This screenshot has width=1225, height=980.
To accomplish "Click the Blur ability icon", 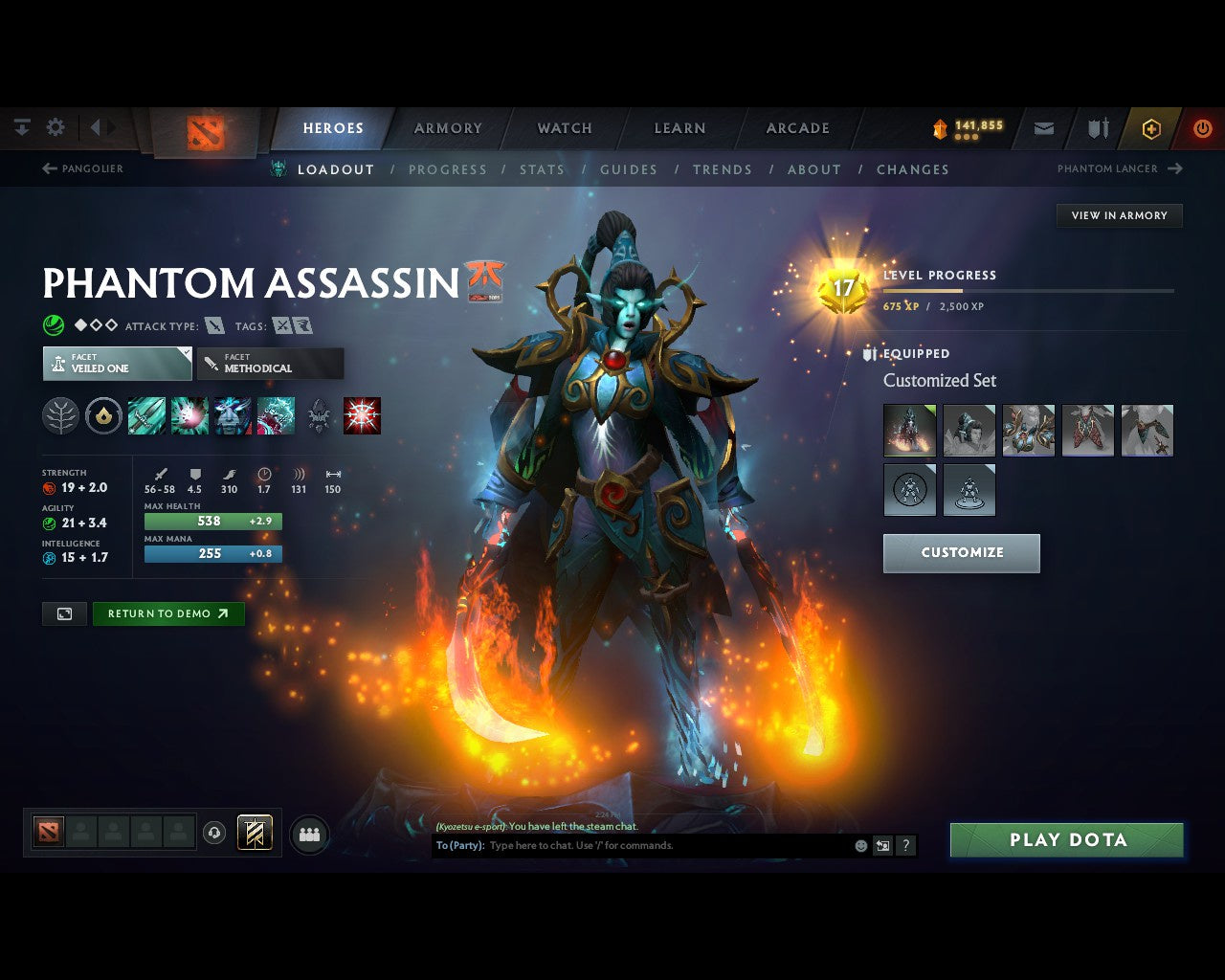I will click(233, 415).
